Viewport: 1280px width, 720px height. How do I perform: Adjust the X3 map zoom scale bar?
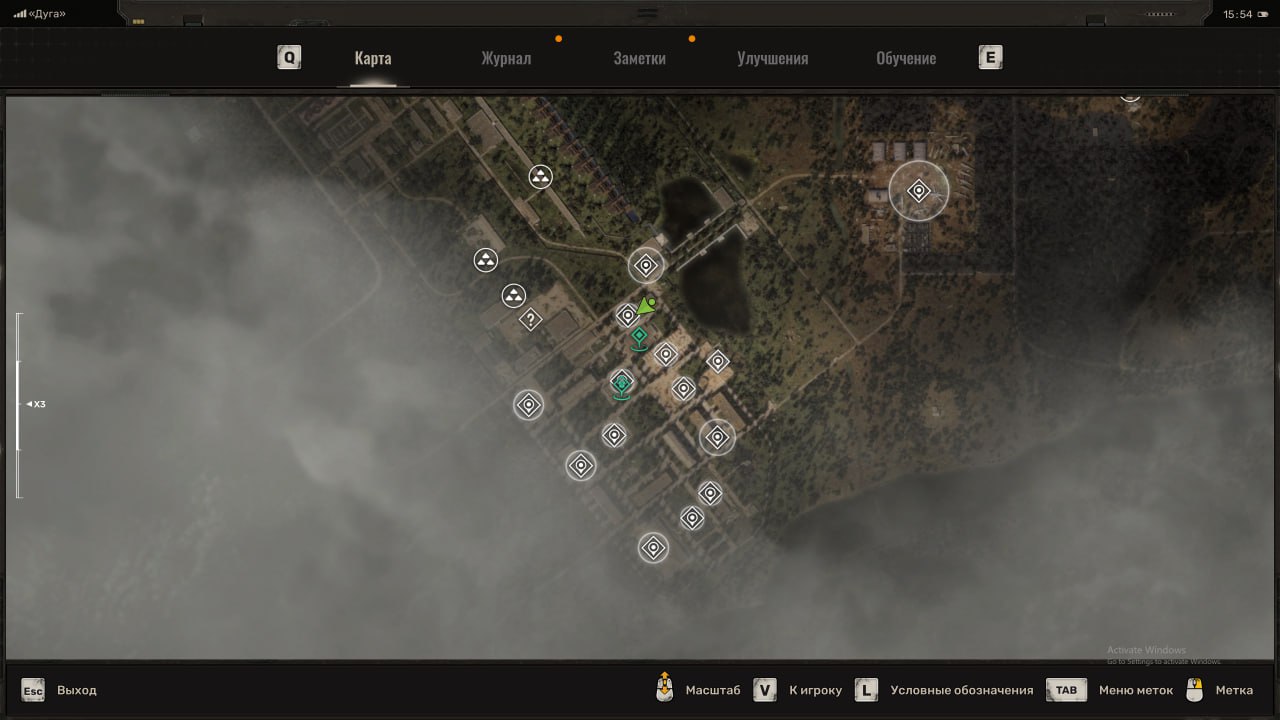(x=18, y=404)
